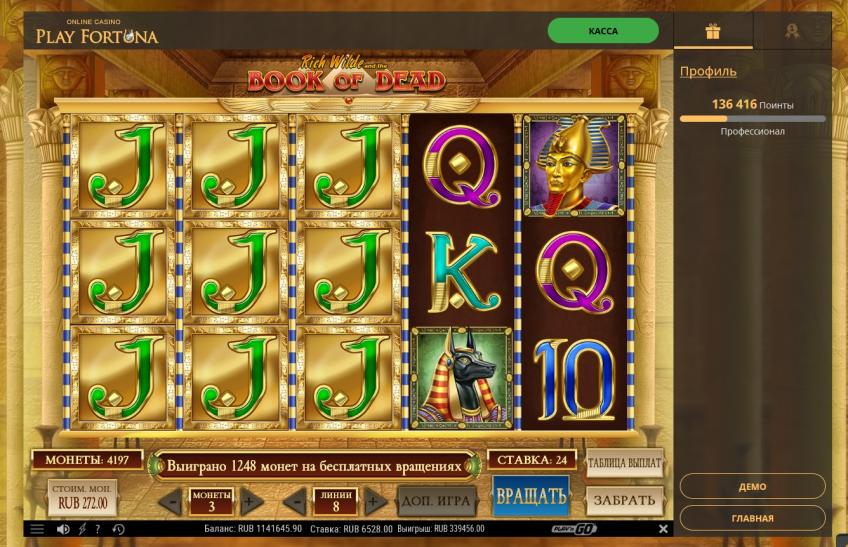
Task: Open the КАССА cashier
Action: [603, 31]
